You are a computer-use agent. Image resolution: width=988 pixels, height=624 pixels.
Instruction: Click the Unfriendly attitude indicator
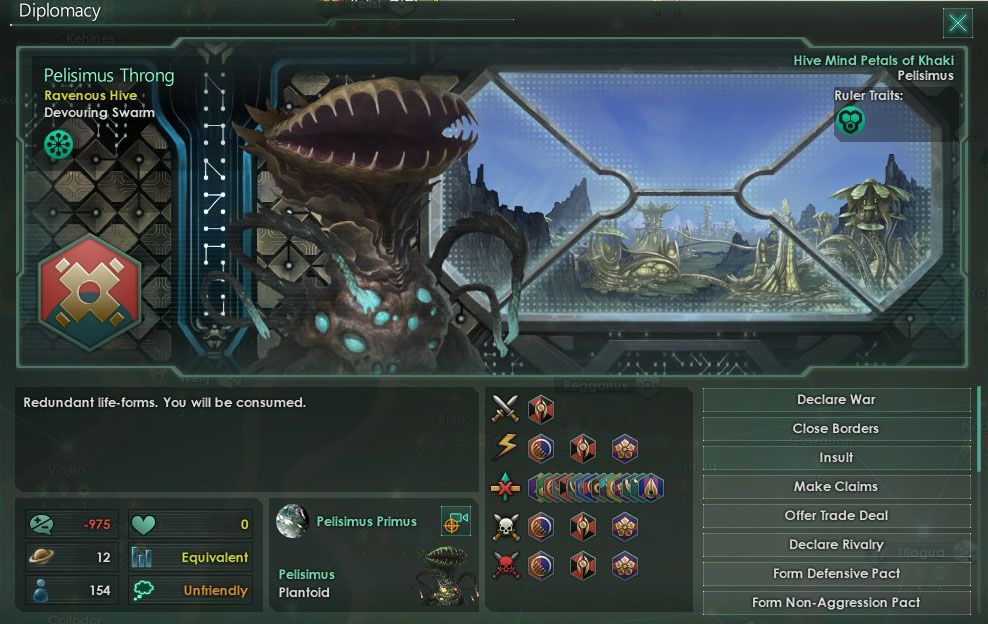click(x=190, y=590)
